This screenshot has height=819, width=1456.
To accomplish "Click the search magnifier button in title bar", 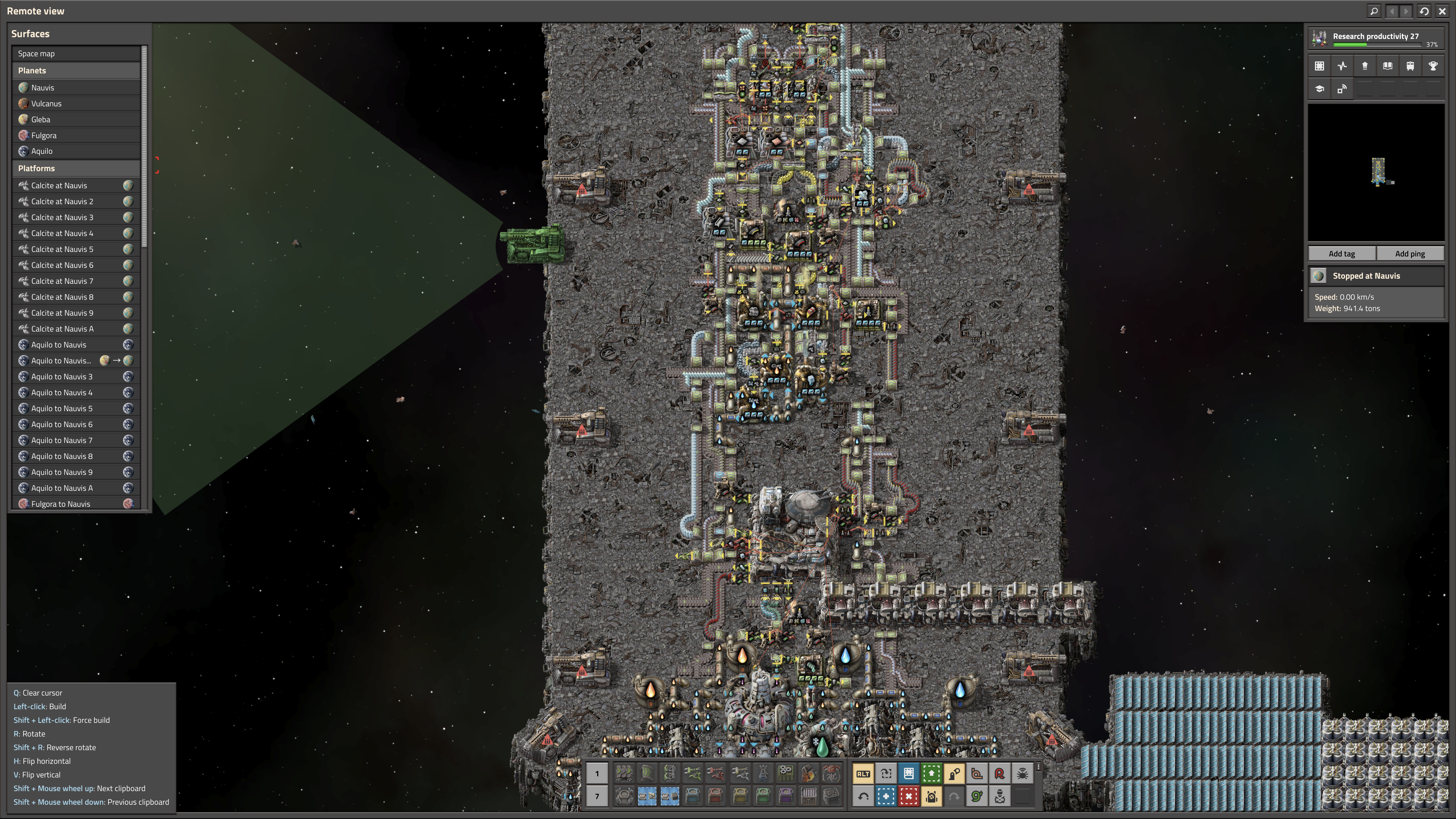I will [1374, 11].
